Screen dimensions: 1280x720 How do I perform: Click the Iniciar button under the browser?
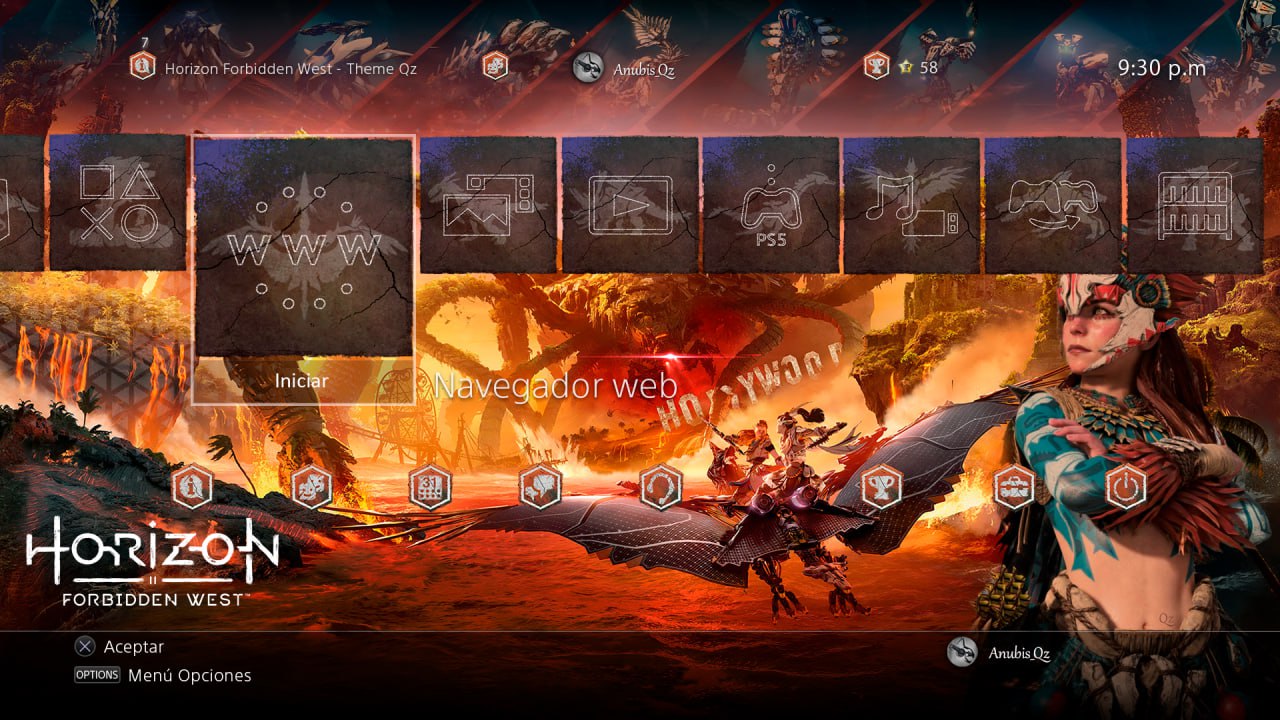(x=302, y=381)
